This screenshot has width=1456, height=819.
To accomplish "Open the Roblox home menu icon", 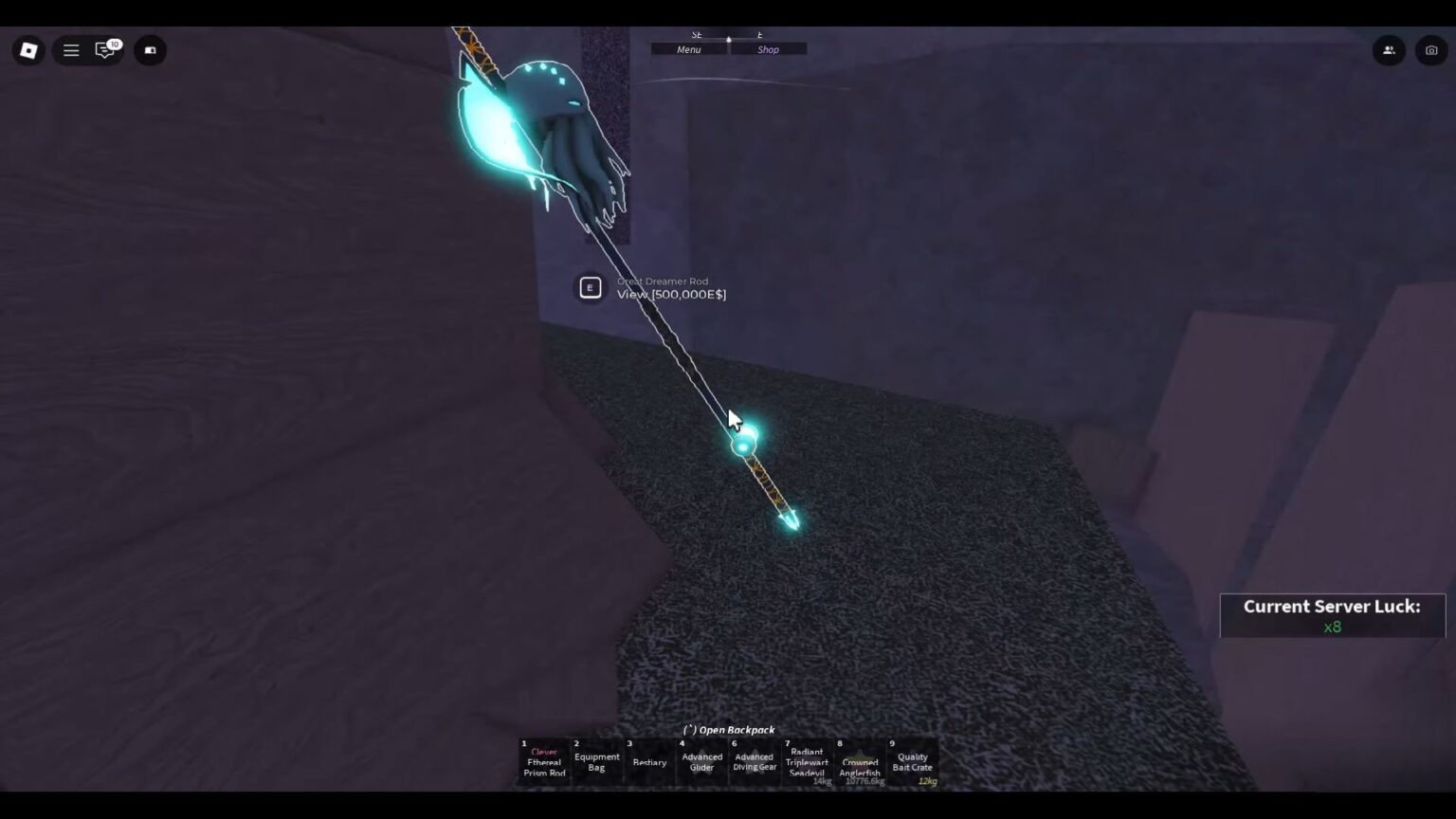I will [27, 50].
